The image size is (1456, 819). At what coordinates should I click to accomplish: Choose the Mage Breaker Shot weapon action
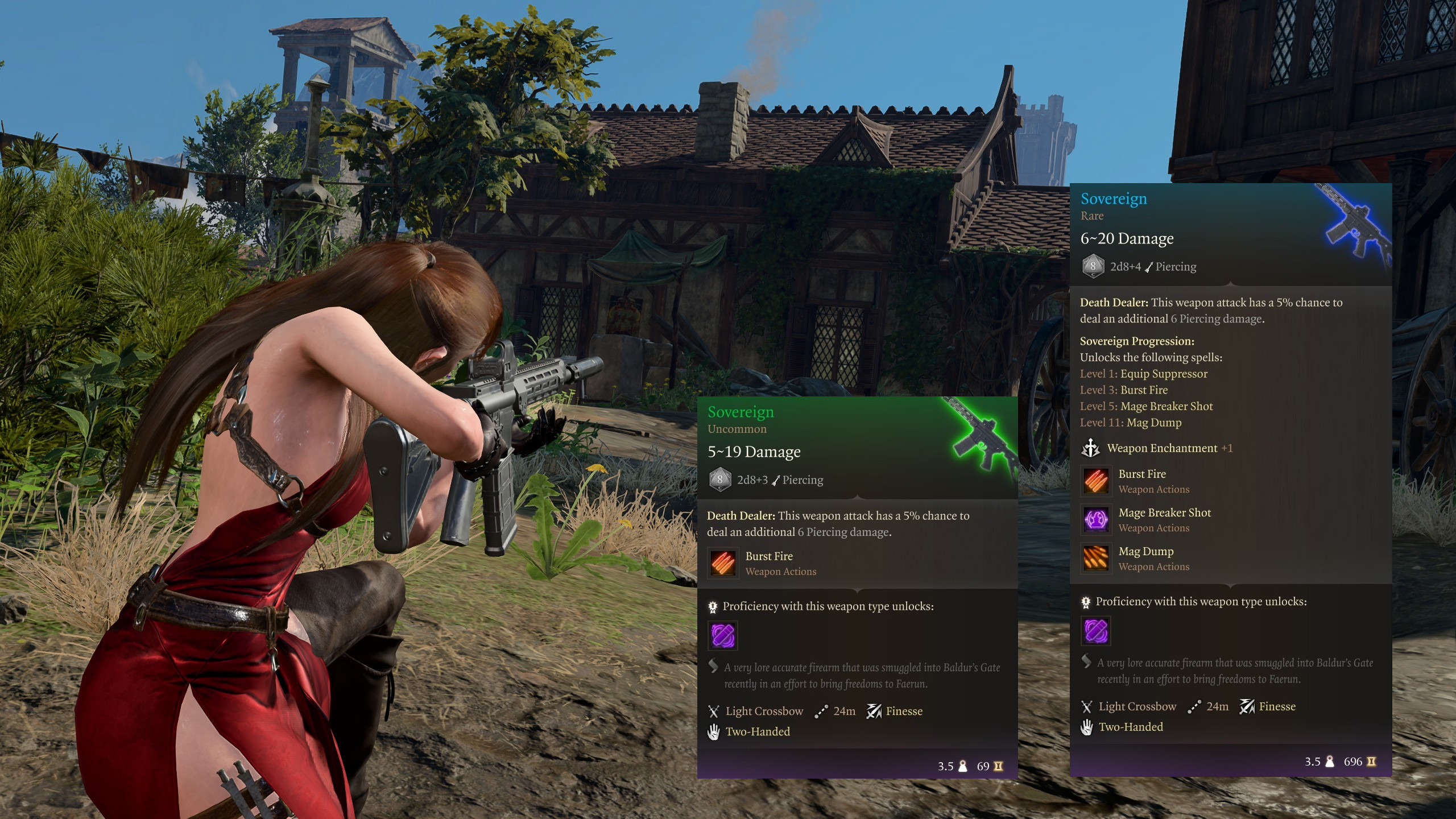pos(1095,519)
